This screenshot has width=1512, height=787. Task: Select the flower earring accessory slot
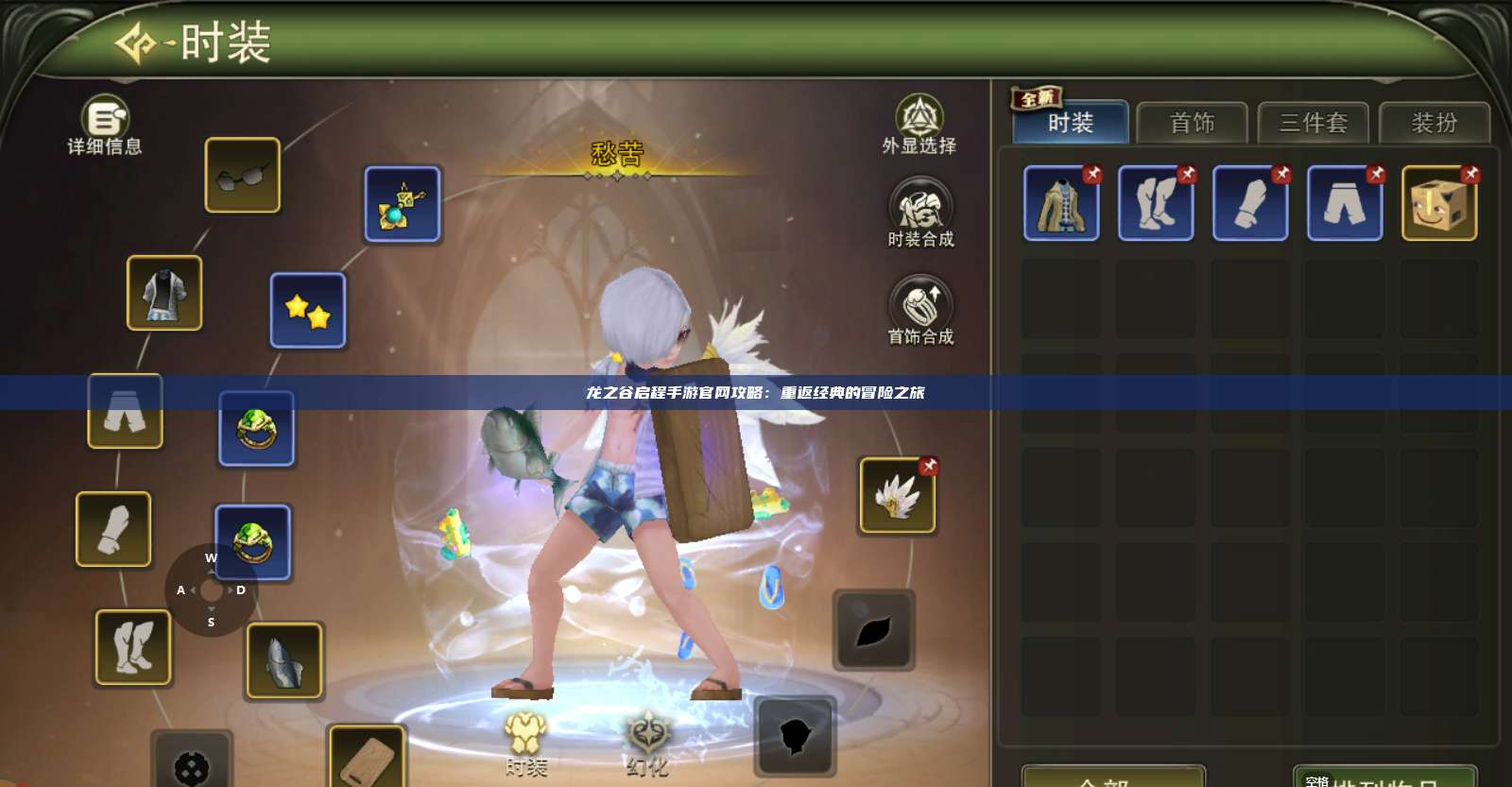[x=403, y=203]
